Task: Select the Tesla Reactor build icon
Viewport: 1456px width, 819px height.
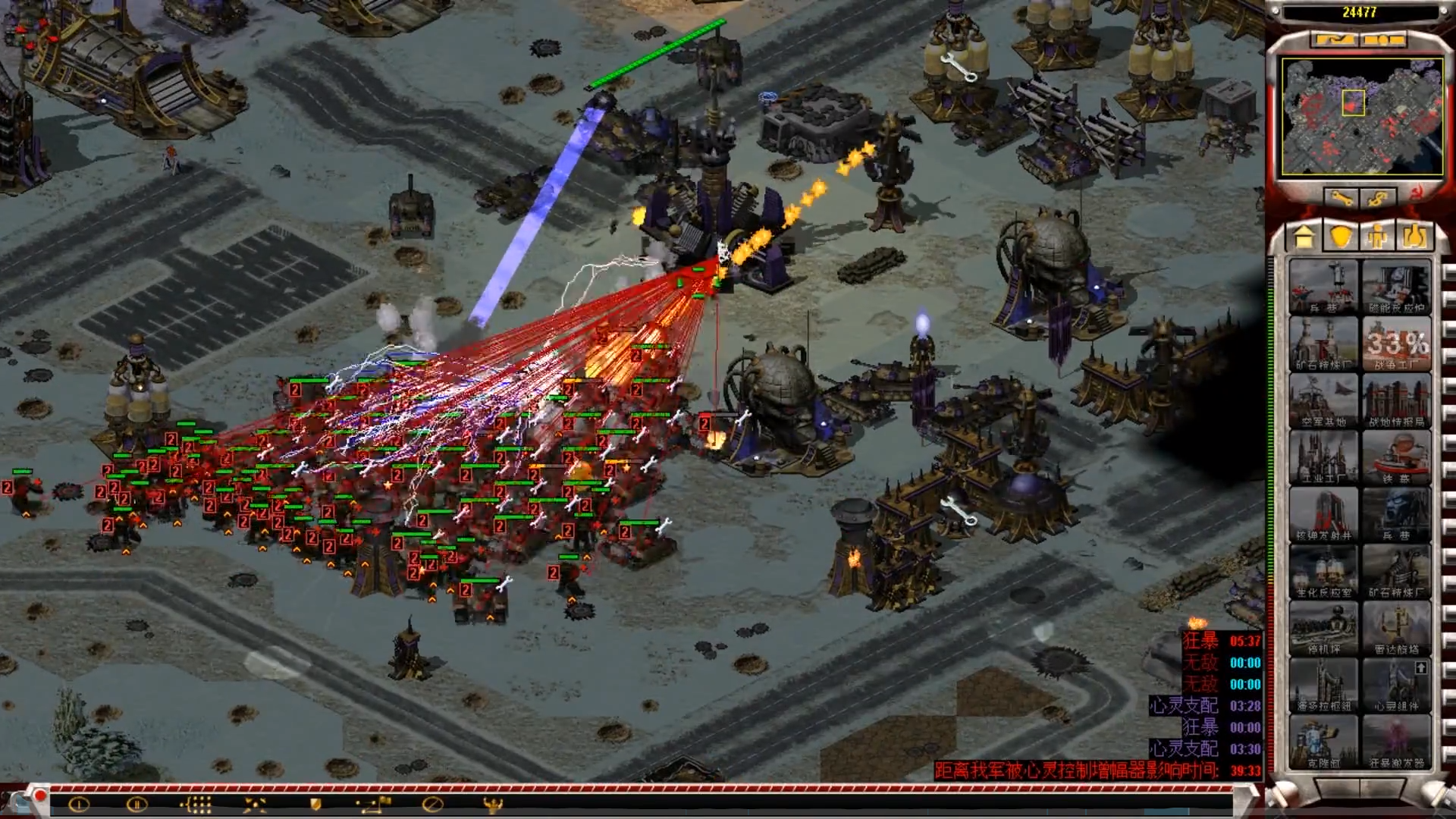Action: click(1396, 287)
